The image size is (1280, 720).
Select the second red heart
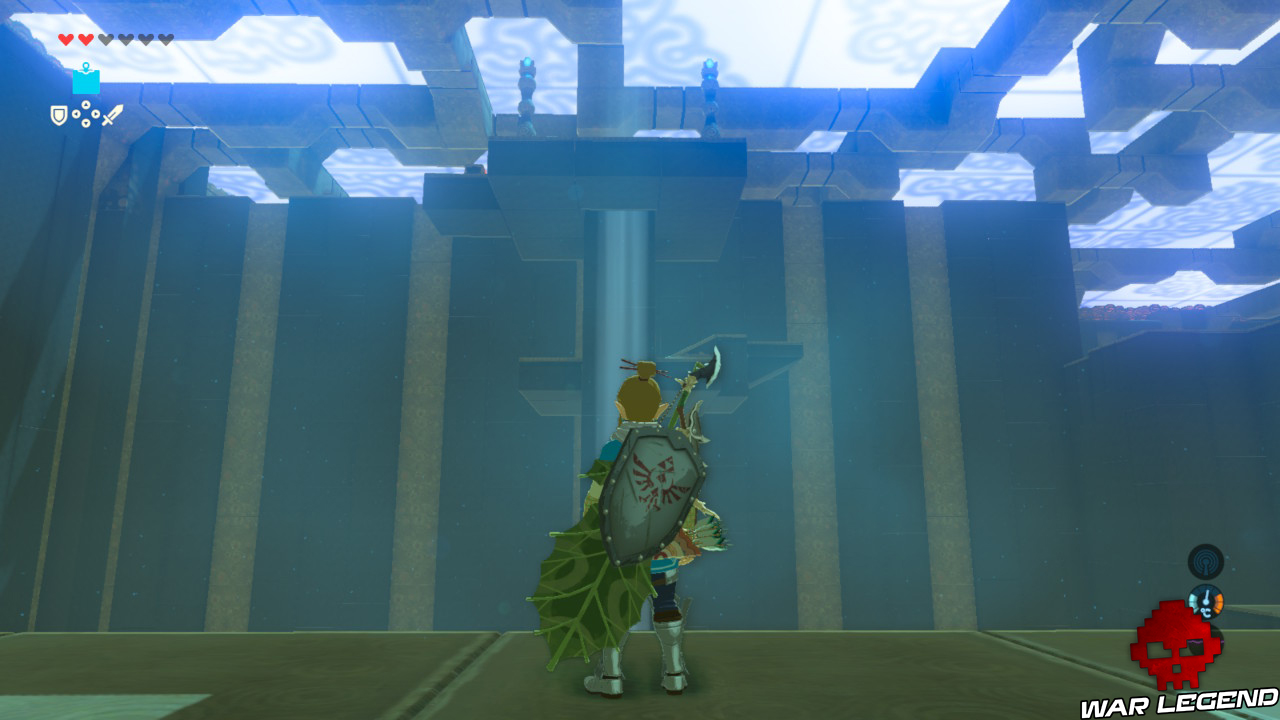pos(86,39)
